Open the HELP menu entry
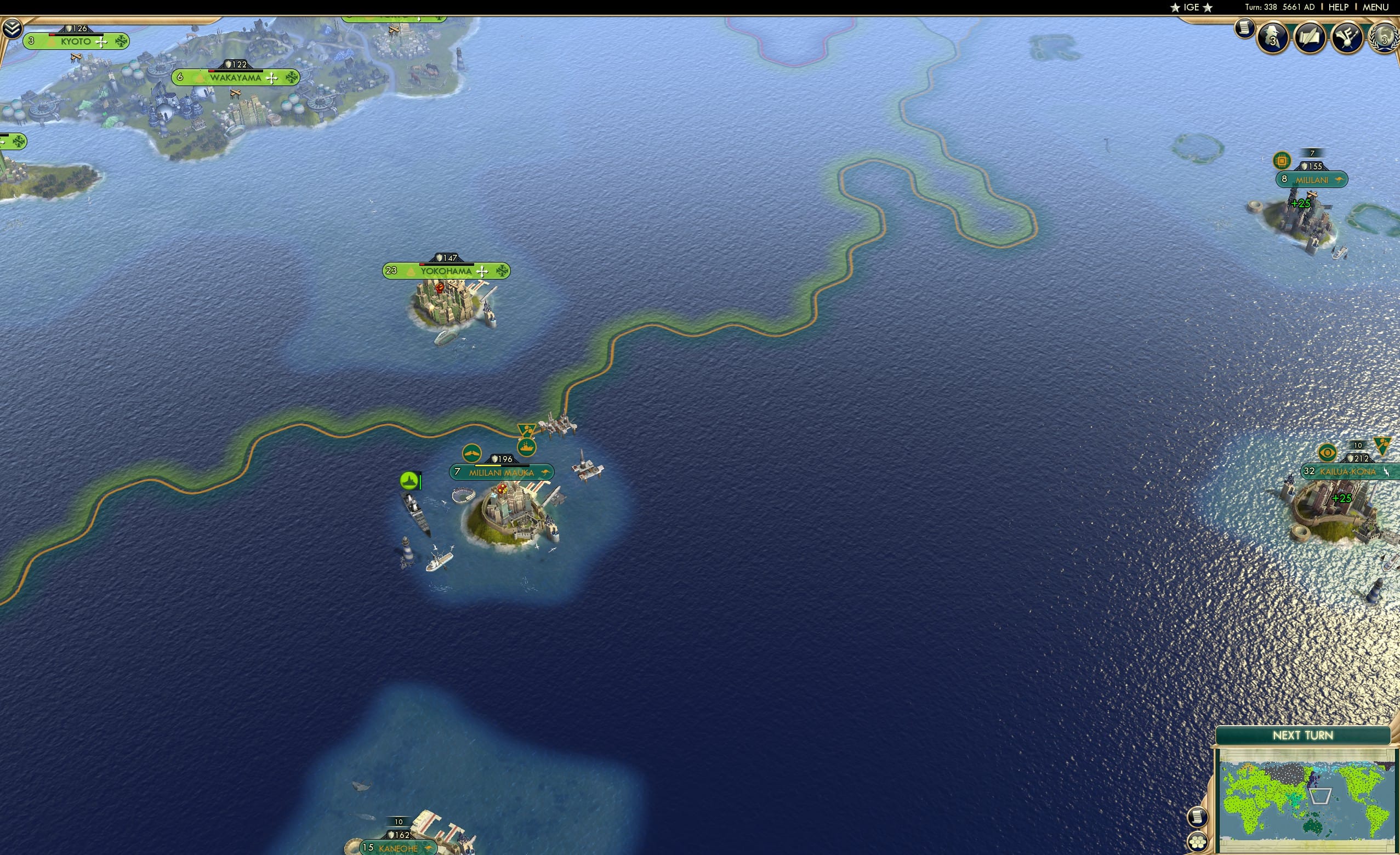Image resolution: width=1400 pixels, height=855 pixels. coord(1339,7)
